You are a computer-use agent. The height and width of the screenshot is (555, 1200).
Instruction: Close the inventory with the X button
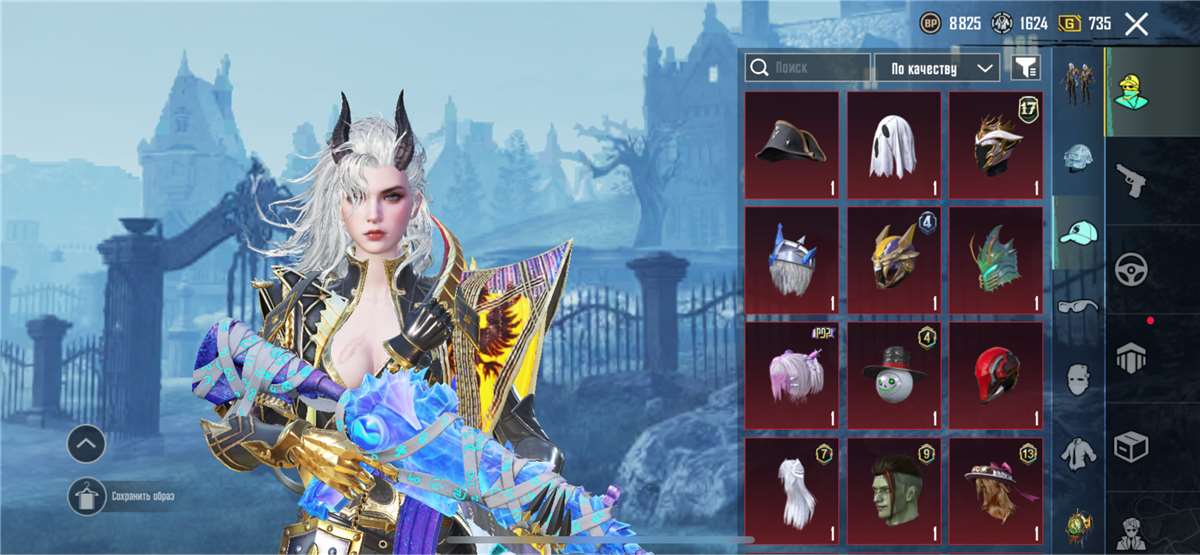[1136, 24]
